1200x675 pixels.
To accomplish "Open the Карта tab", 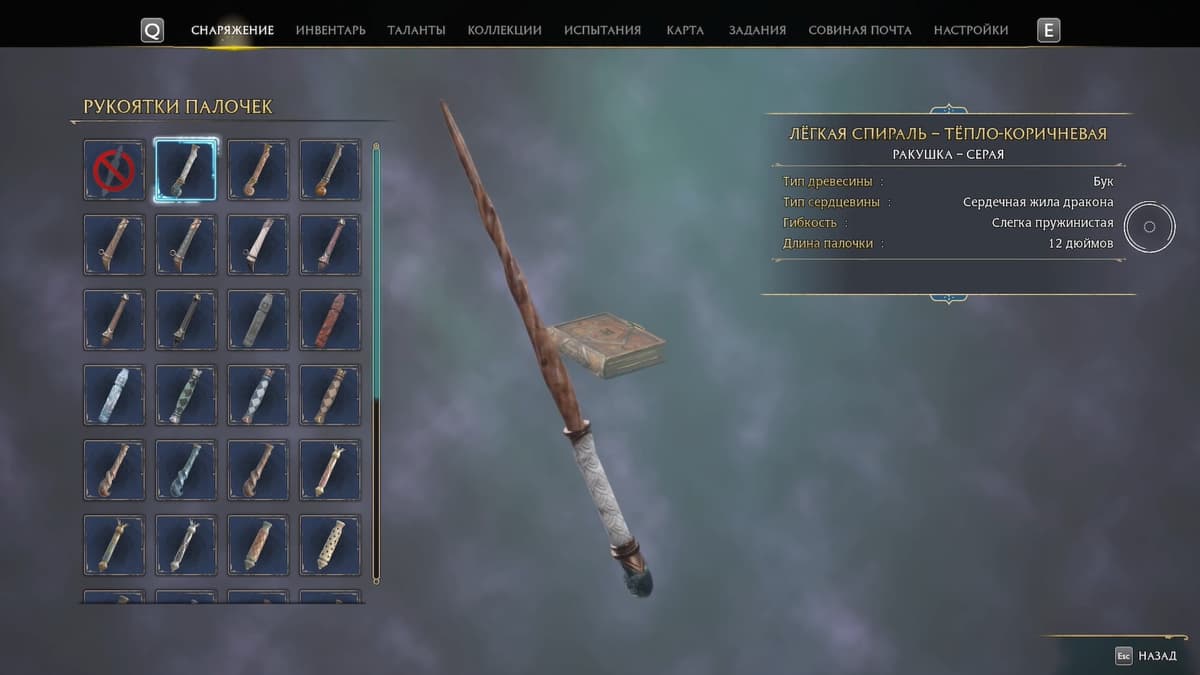I will coord(685,30).
